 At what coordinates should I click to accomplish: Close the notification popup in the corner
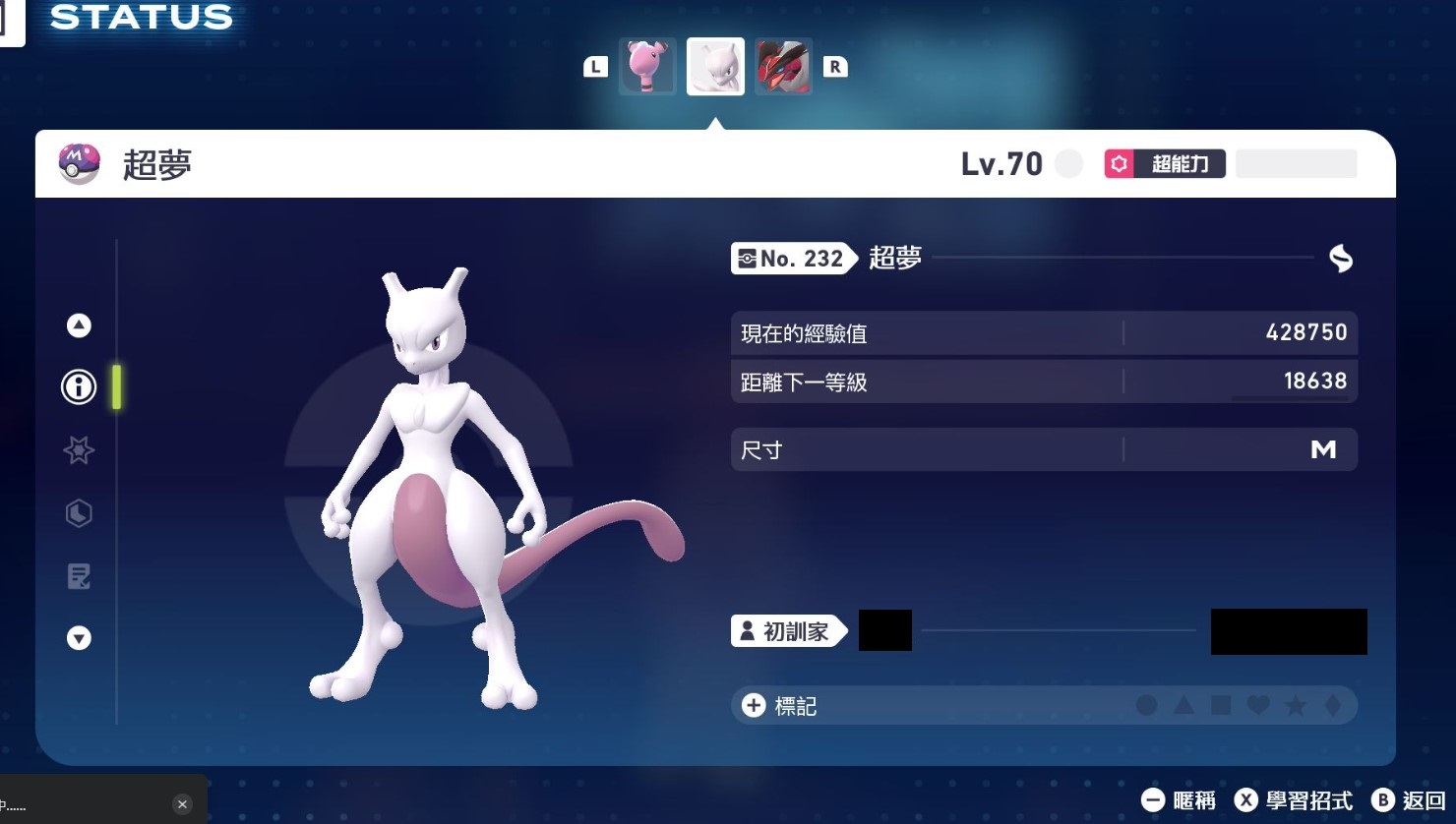pos(182,804)
